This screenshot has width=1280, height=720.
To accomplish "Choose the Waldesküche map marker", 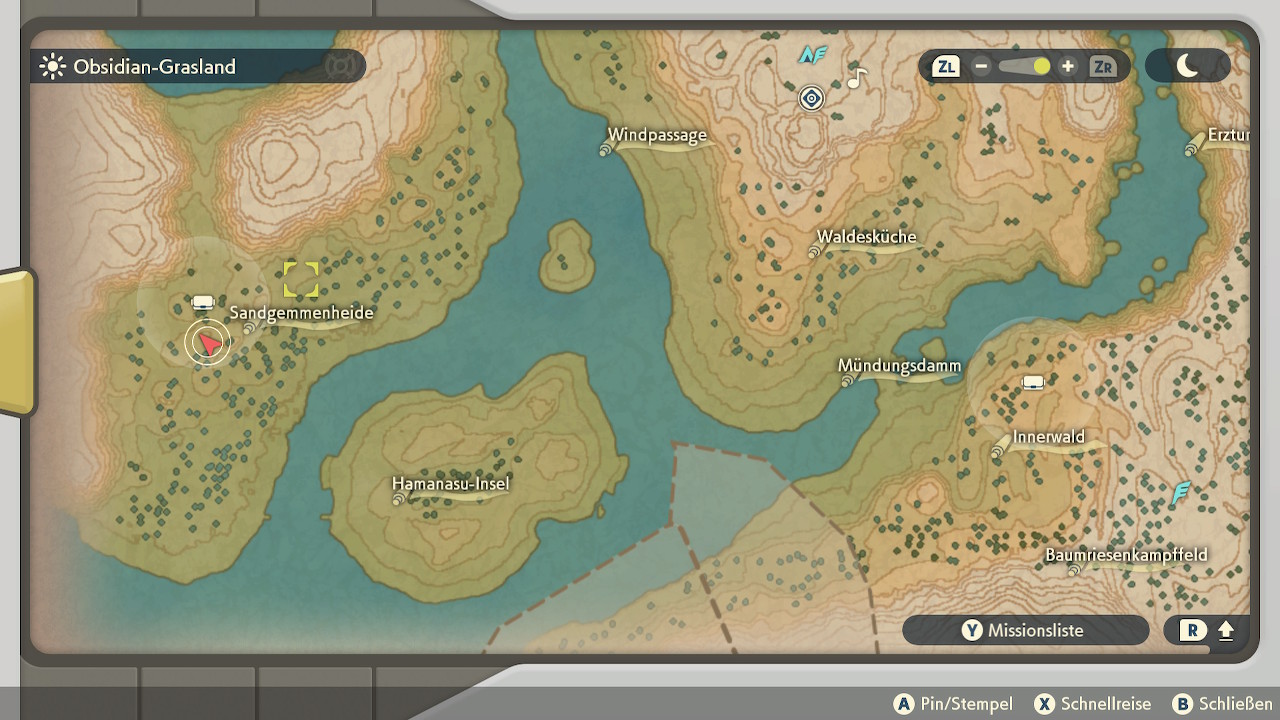I will tap(867, 238).
